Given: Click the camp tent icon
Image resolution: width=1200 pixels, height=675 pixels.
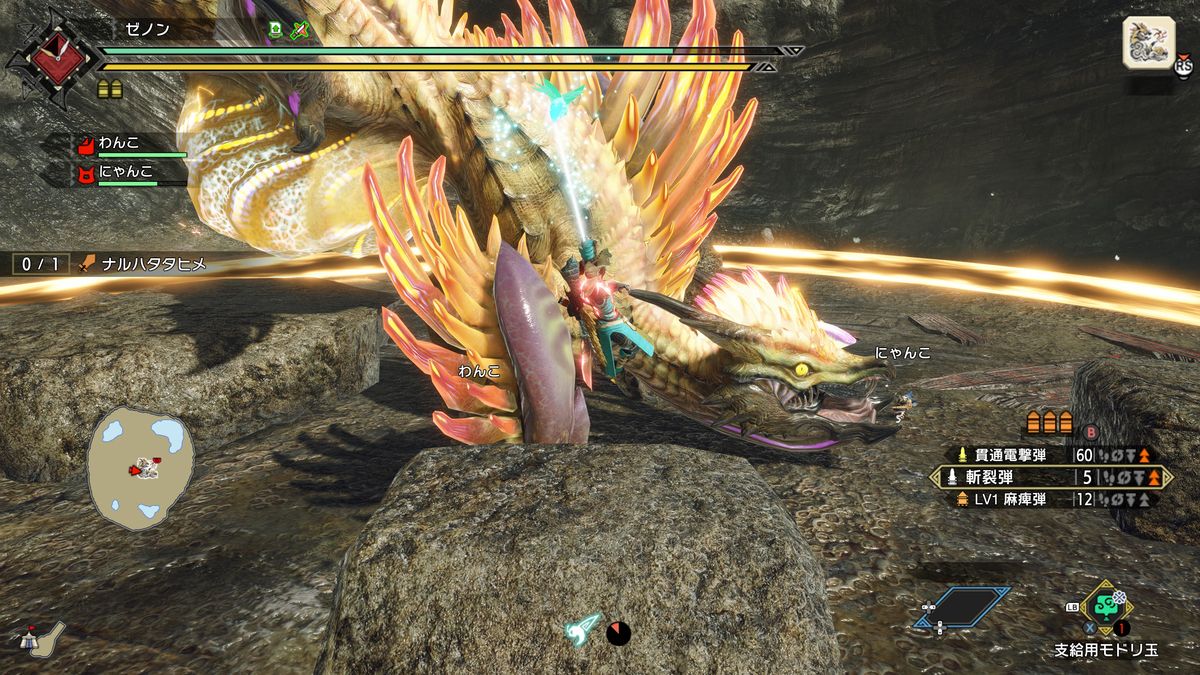Looking at the screenshot, I should point(38,637).
